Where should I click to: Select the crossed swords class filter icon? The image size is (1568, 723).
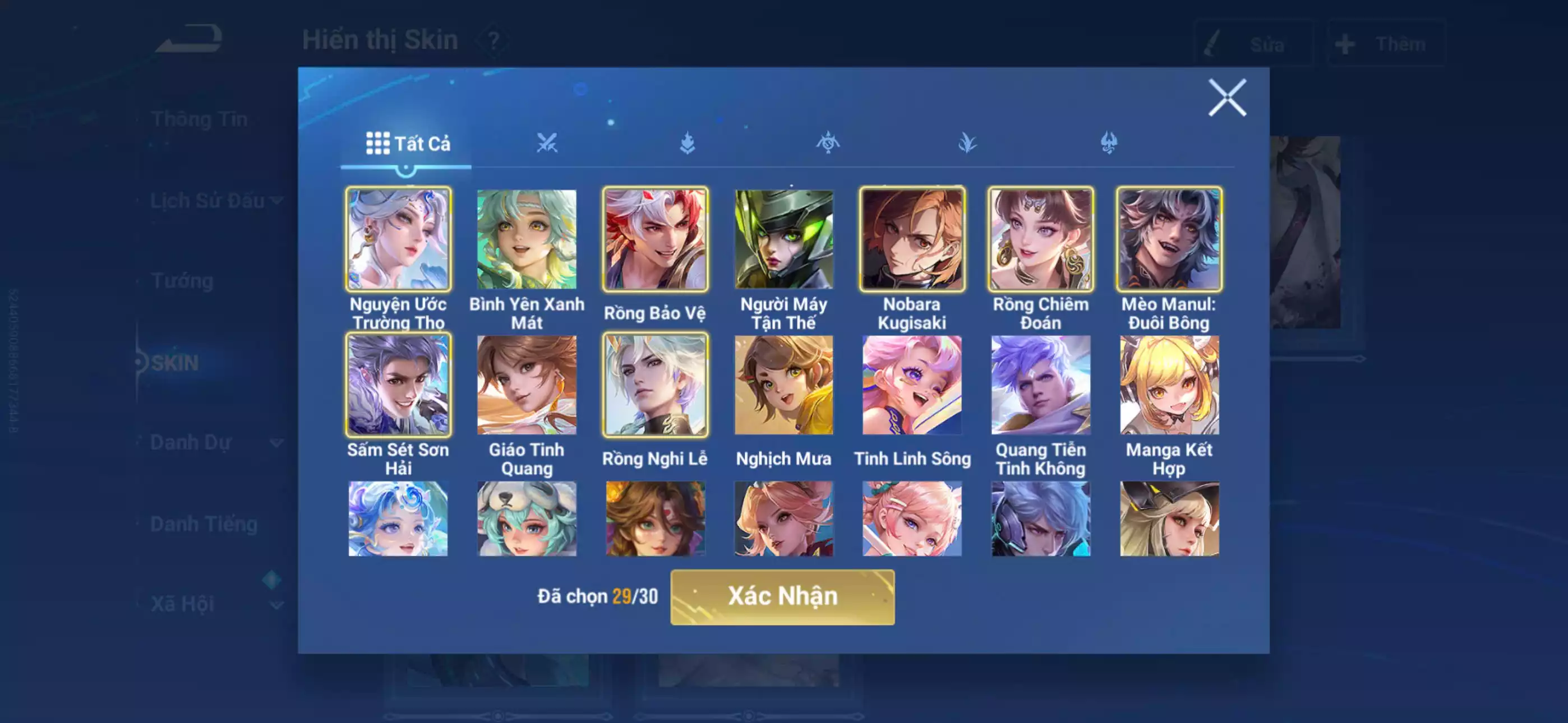click(548, 142)
